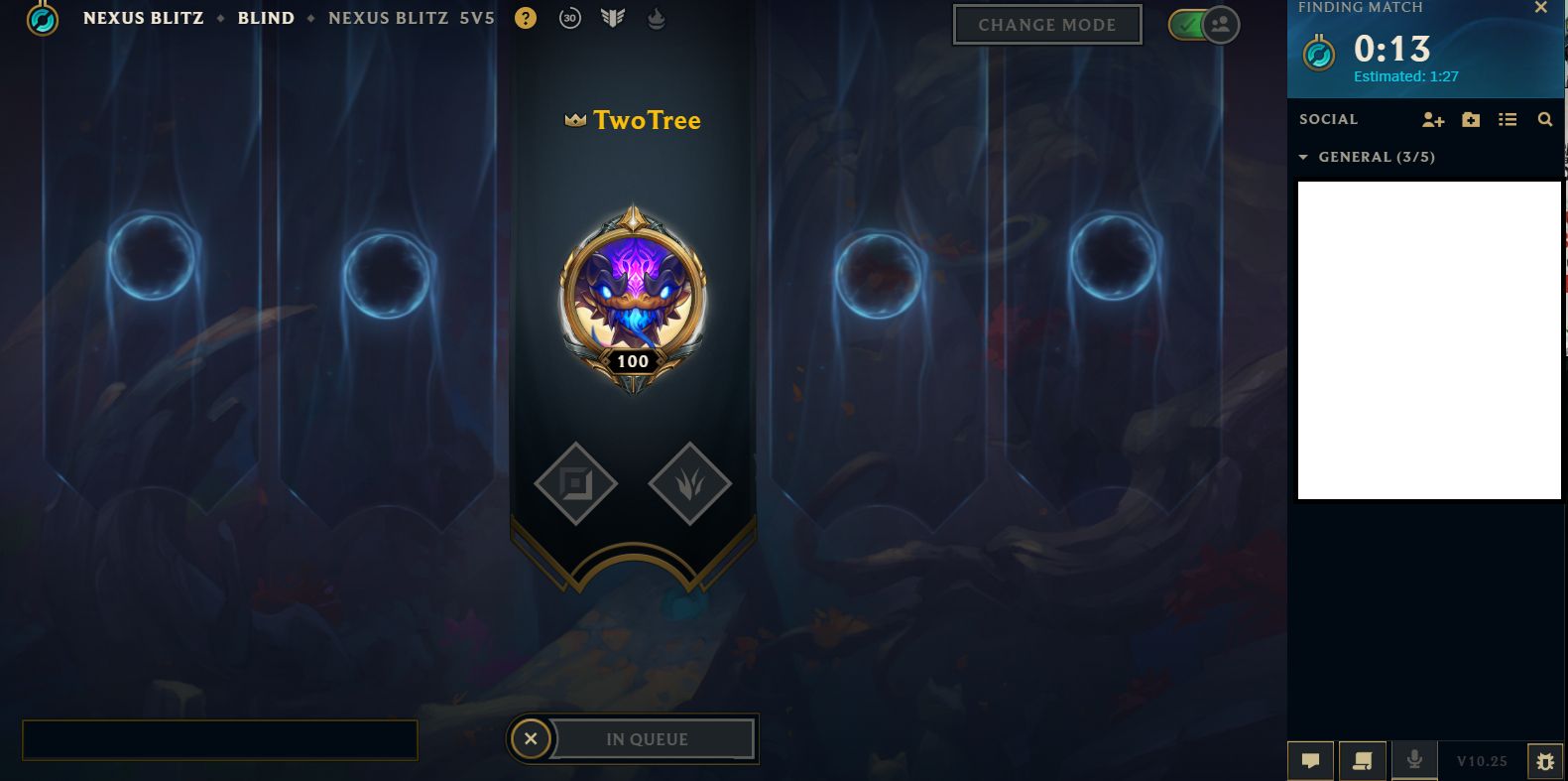The height and width of the screenshot is (781, 1568).
Task: Click the chat bubble icon at bottom right
Action: [x=1310, y=760]
